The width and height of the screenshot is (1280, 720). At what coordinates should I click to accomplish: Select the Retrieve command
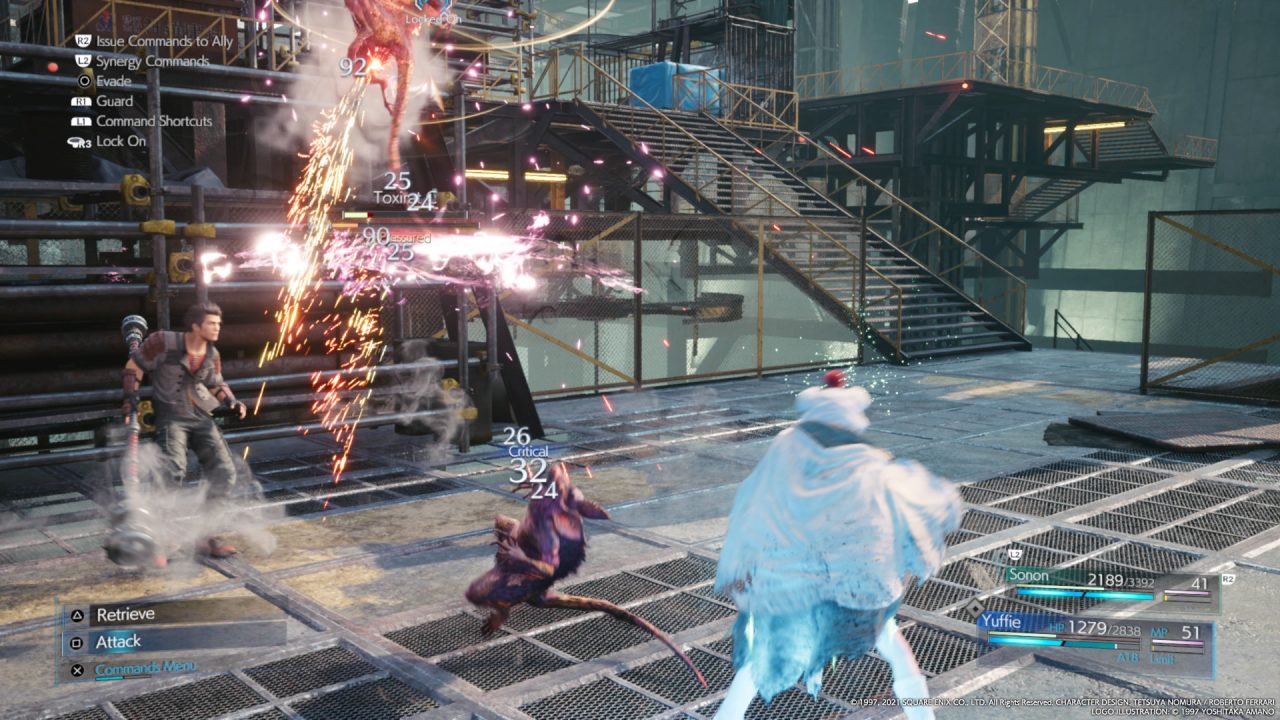click(x=175, y=614)
